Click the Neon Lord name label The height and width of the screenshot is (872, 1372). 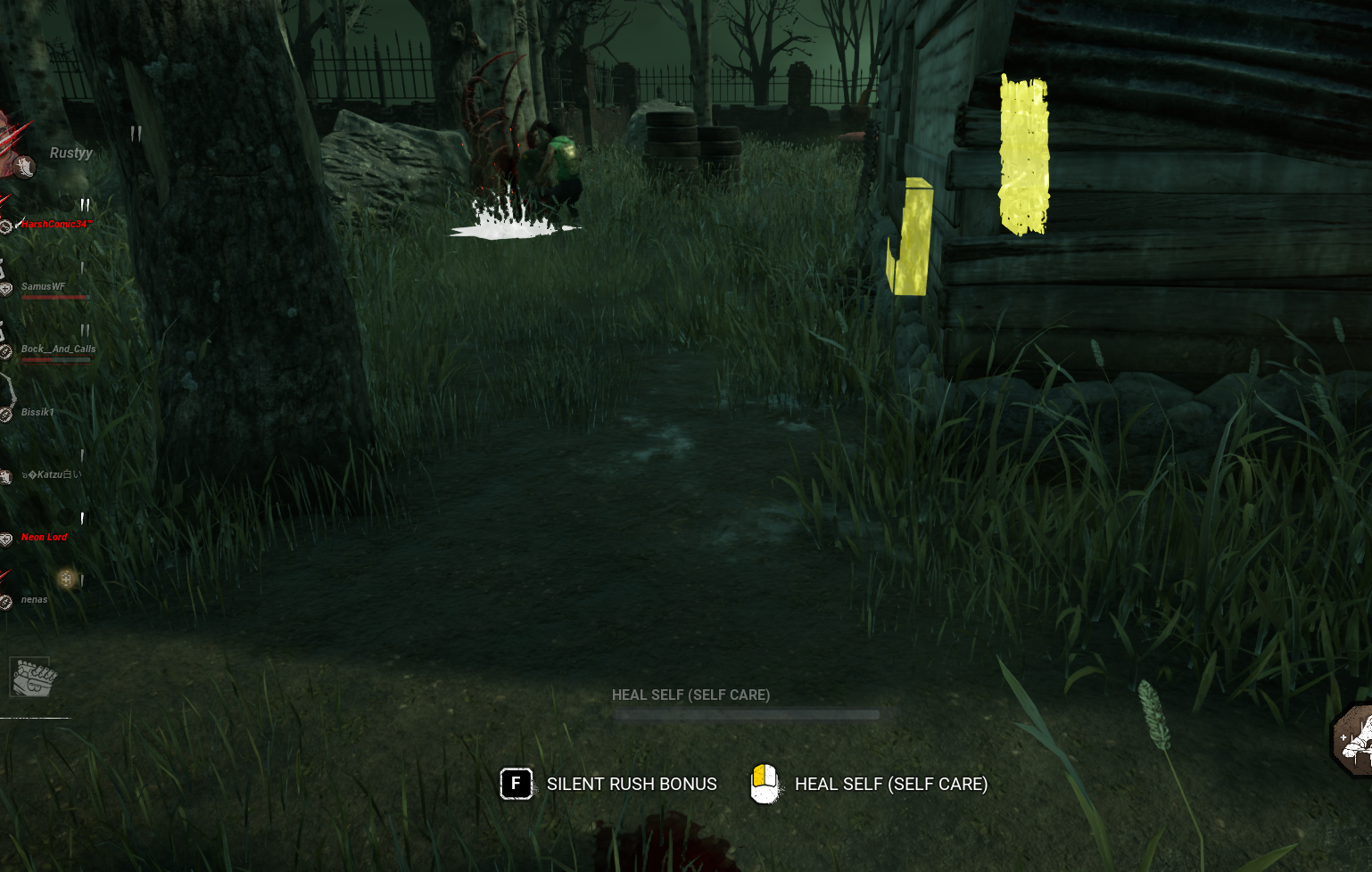point(43,536)
